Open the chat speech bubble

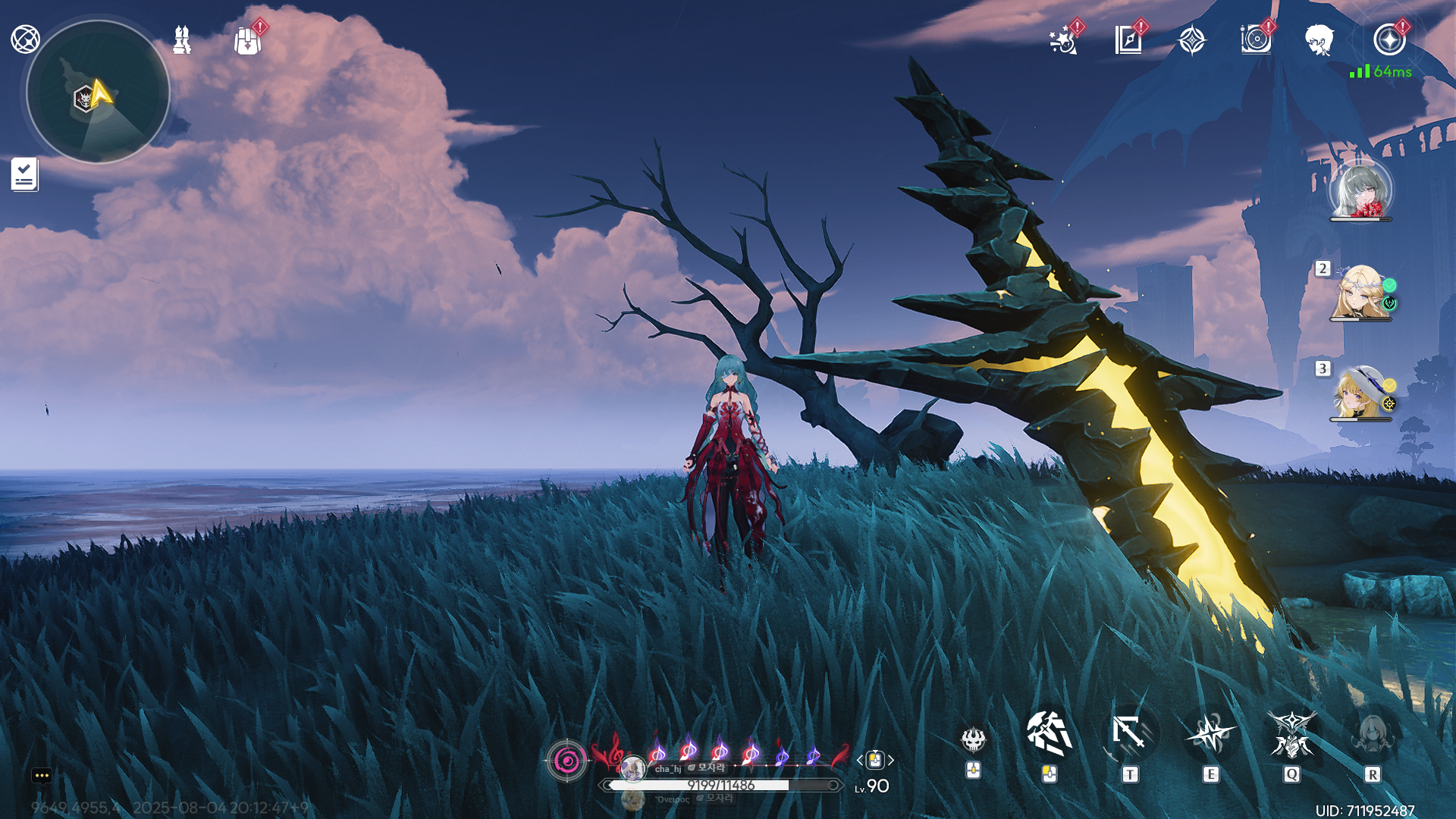(x=42, y=775)
